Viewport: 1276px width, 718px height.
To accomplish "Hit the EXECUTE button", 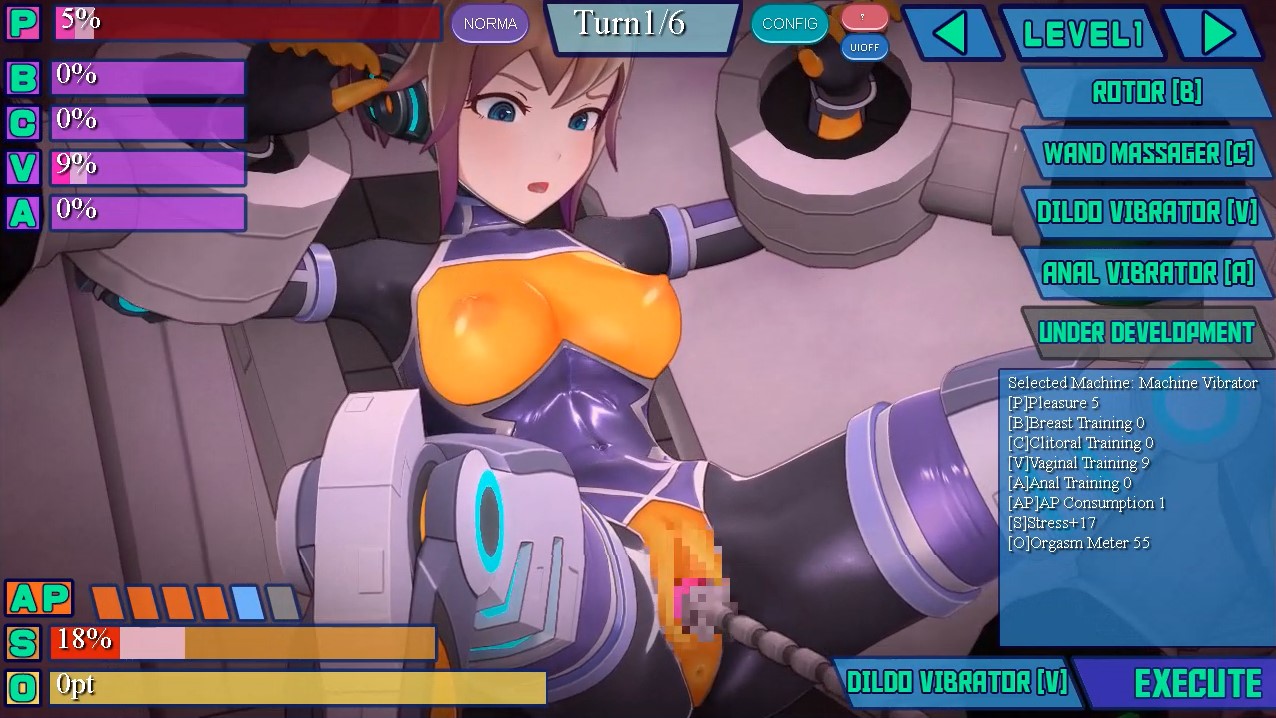I will (1197, 683).
